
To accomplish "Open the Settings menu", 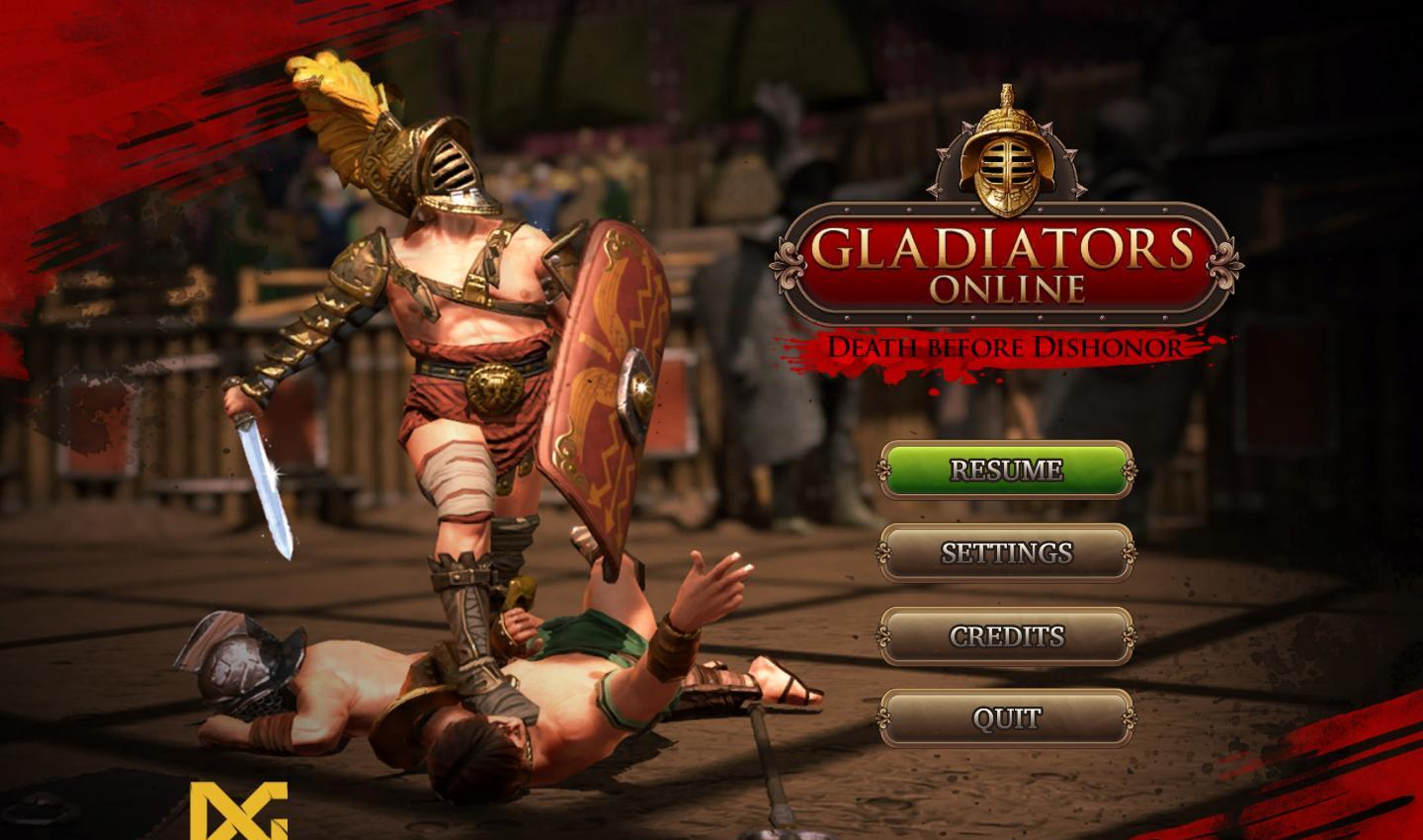I will pos(1006,552).
